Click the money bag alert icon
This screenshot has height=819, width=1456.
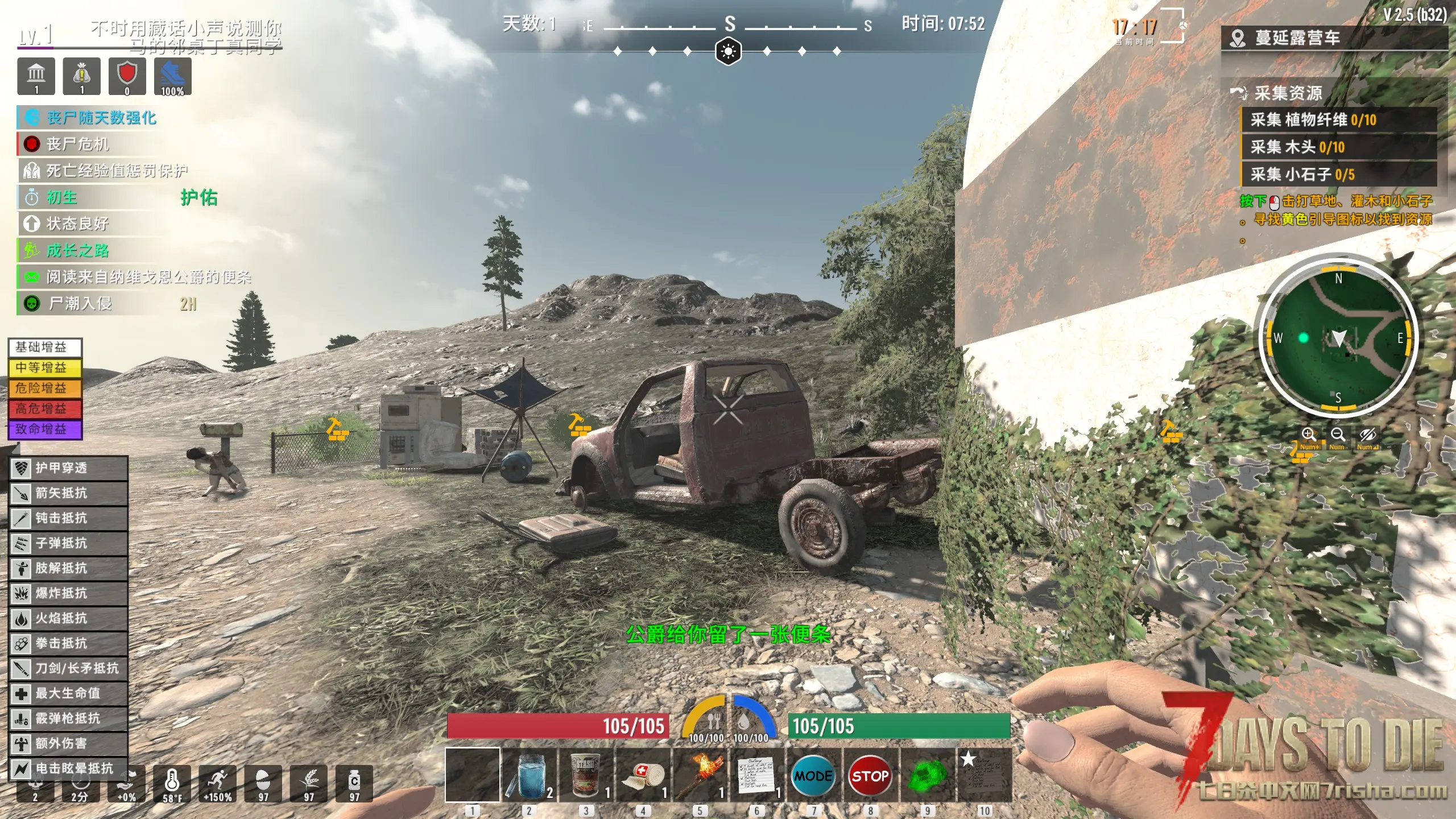click(x=82, y=76)
